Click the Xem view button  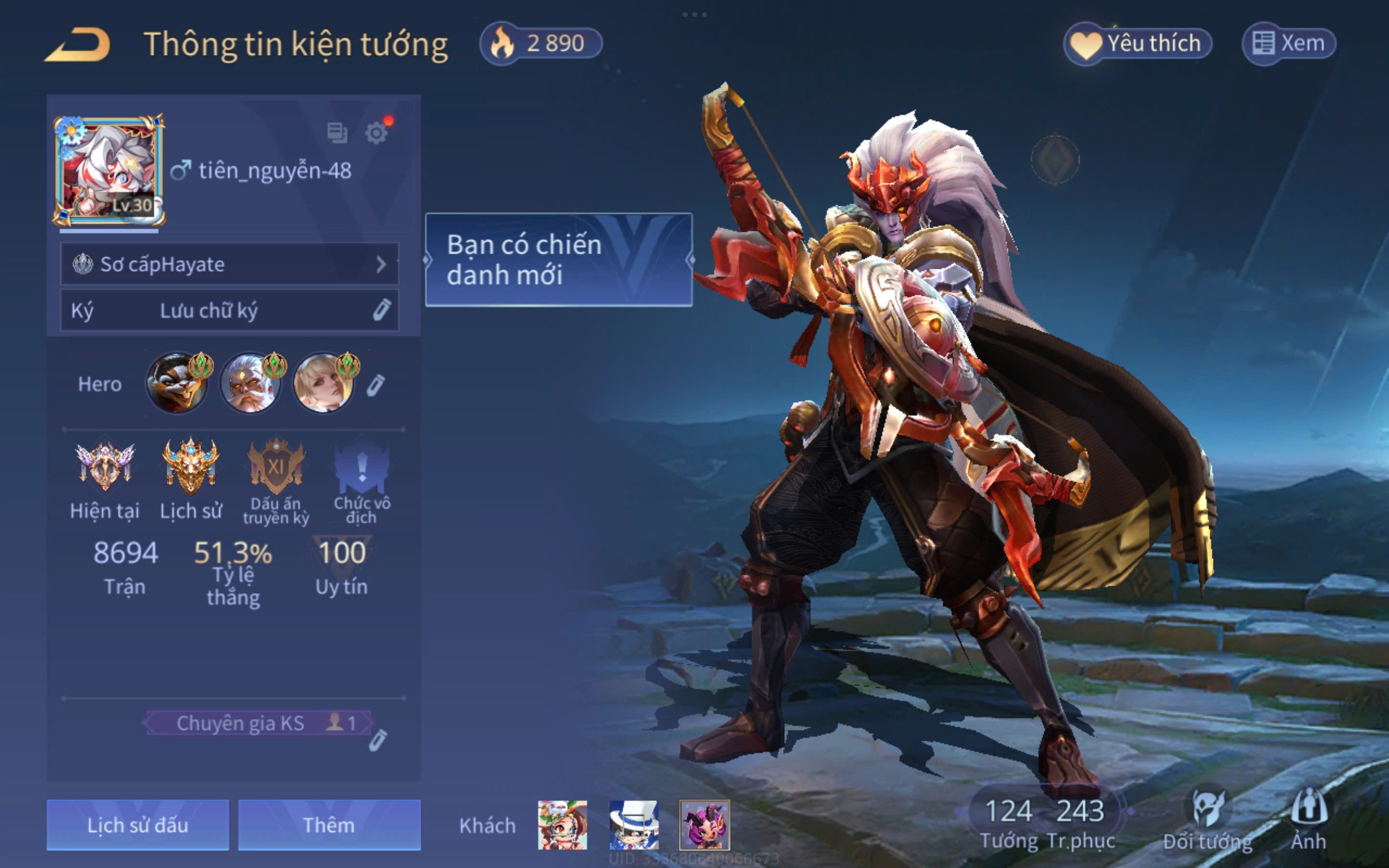[1289, 43]
